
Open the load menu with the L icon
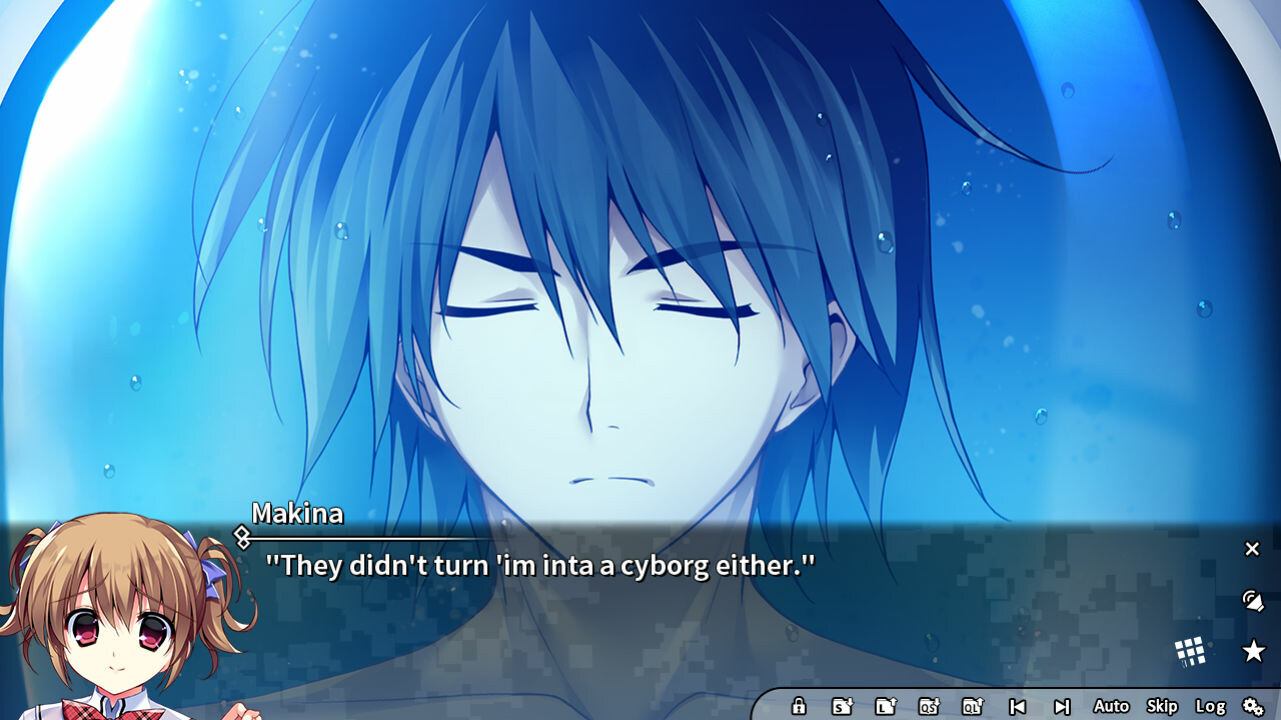point(884,705)
